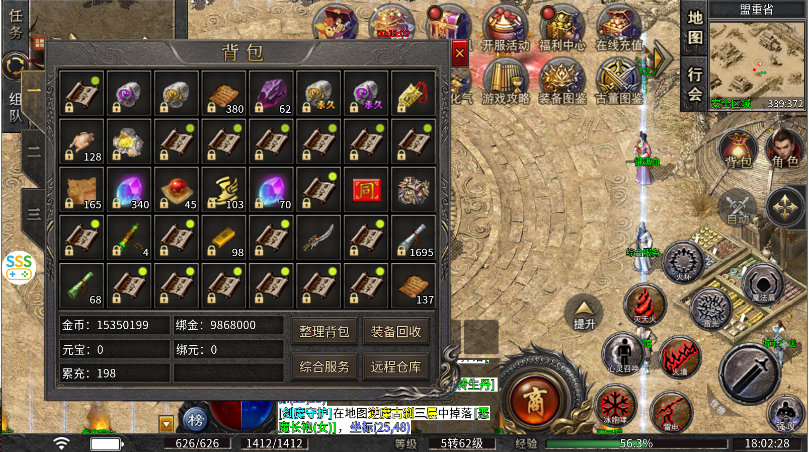
Task: Select the gold bar item with count 98
Action: 223,237
